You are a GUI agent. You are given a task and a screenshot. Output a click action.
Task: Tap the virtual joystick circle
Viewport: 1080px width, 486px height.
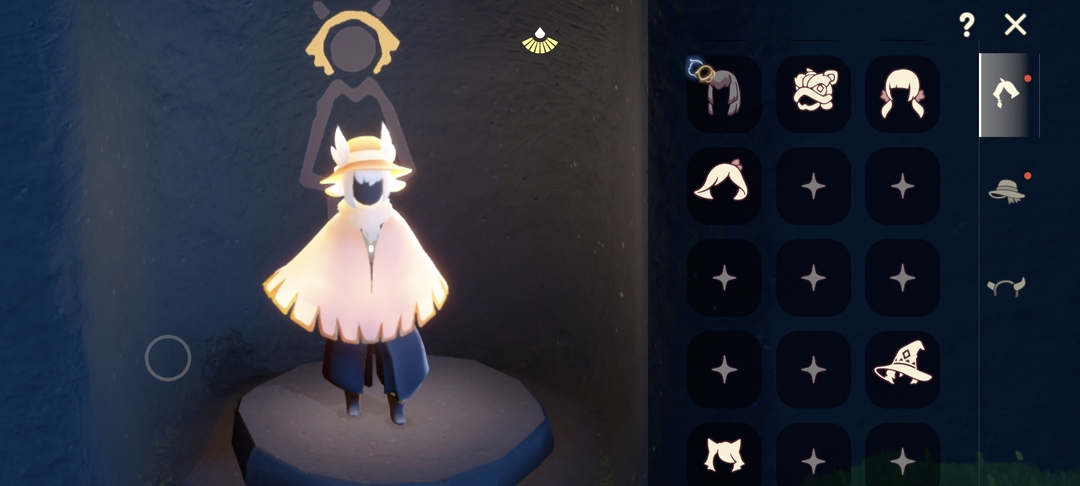168,358
